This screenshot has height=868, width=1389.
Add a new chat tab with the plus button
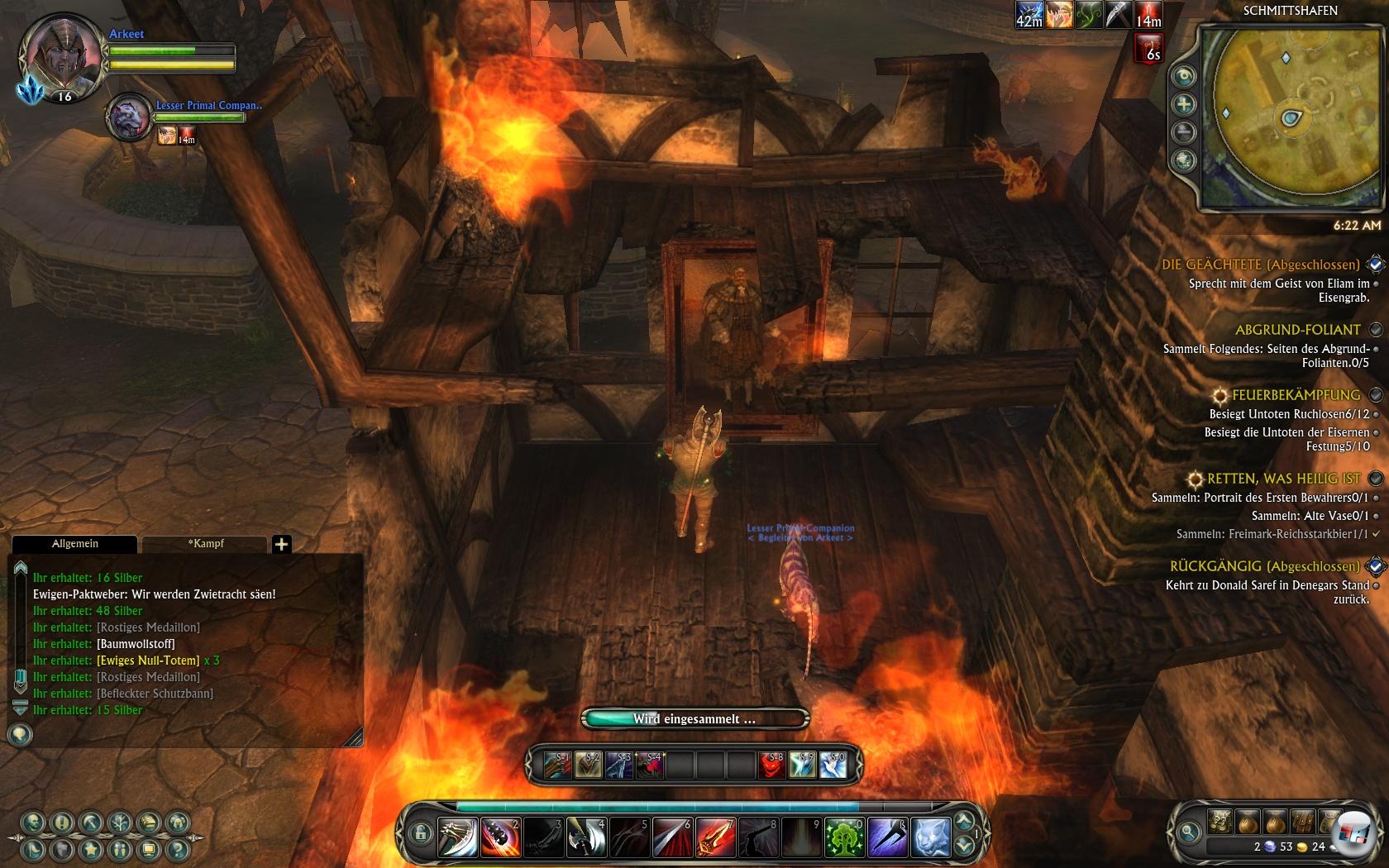(x=281, y=544)
